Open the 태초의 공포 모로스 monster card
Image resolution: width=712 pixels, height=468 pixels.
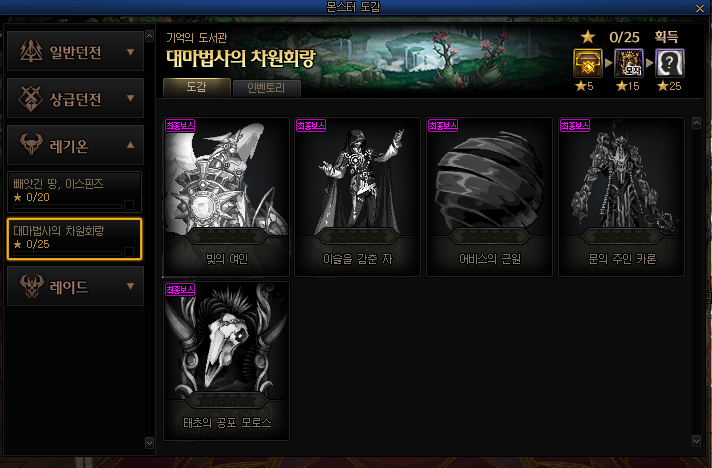[x=226, y=360]
